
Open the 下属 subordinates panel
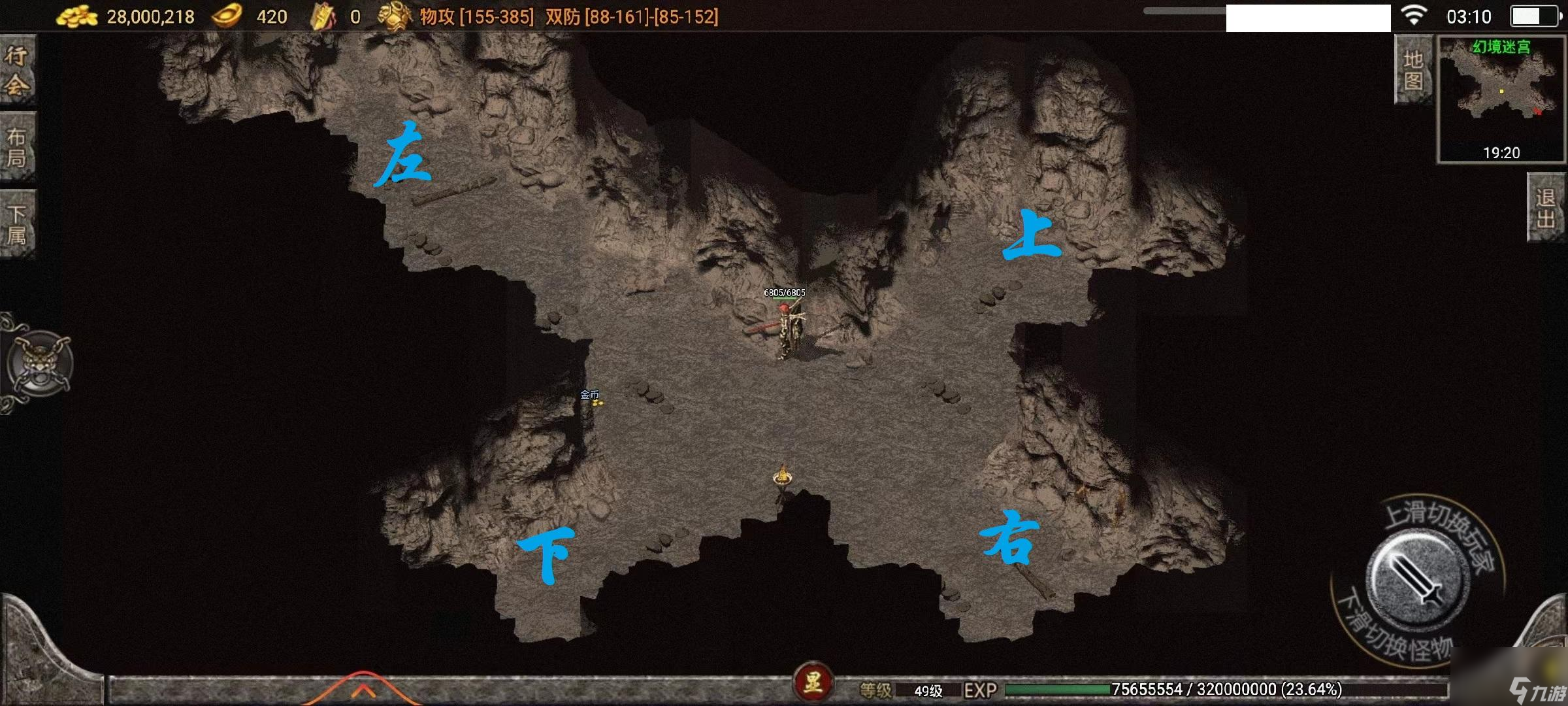pyautogui.click(x=17, y=225)
